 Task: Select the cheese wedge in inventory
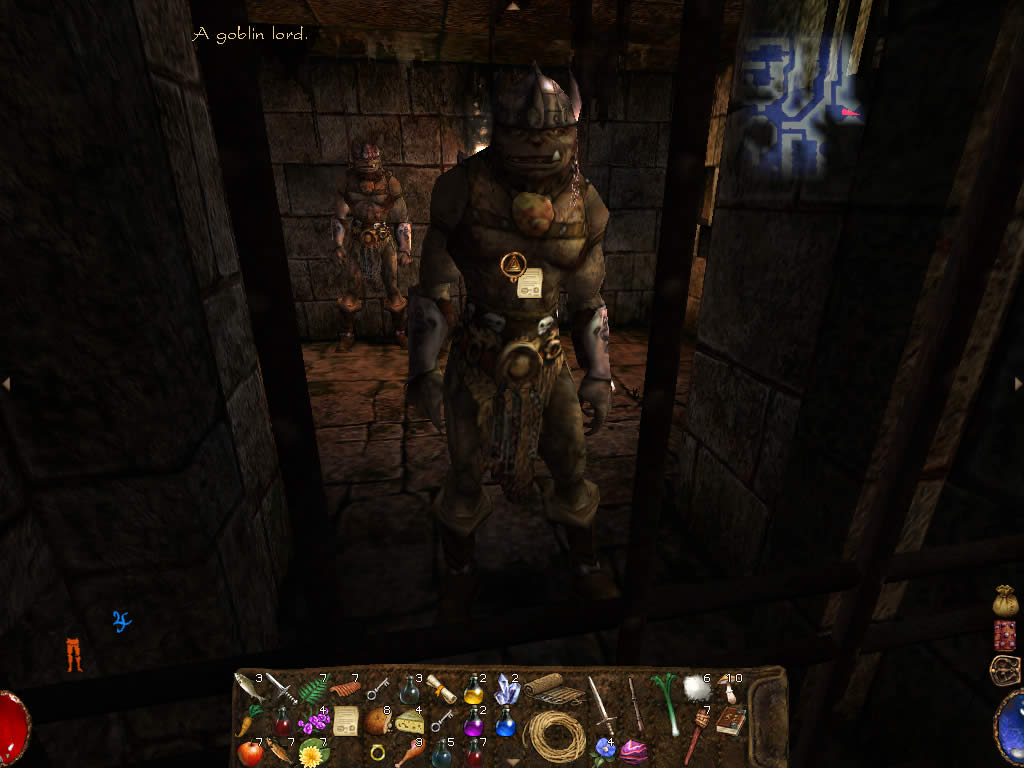point(409,722)
